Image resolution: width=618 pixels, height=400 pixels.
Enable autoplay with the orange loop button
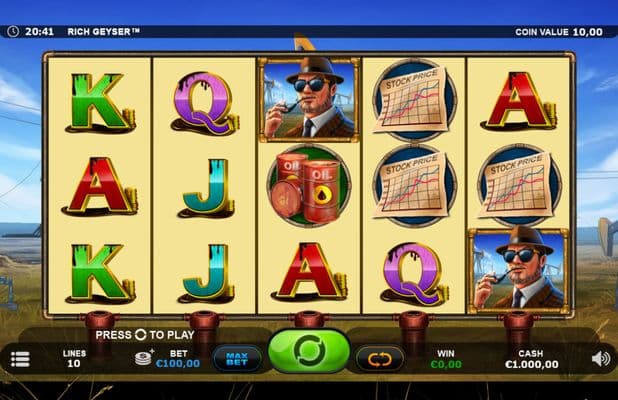[380, 358]
